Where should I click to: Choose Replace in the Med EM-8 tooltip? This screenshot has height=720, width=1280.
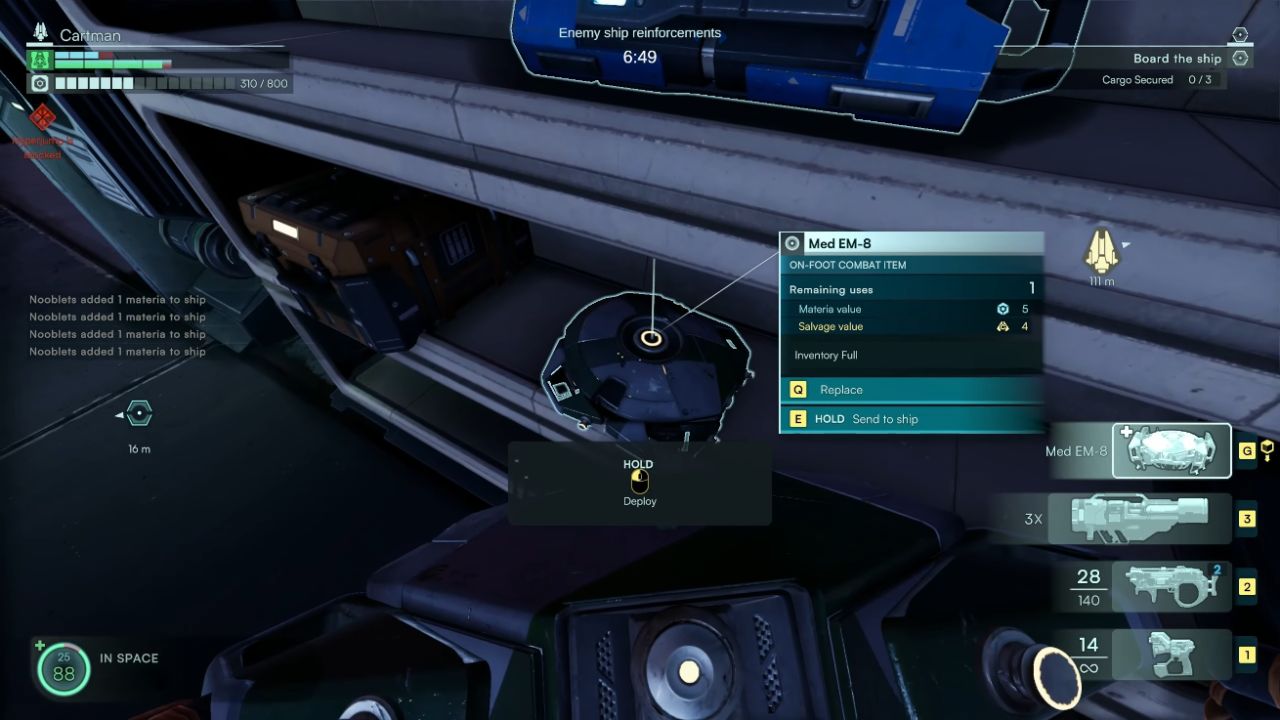(910, 390)
